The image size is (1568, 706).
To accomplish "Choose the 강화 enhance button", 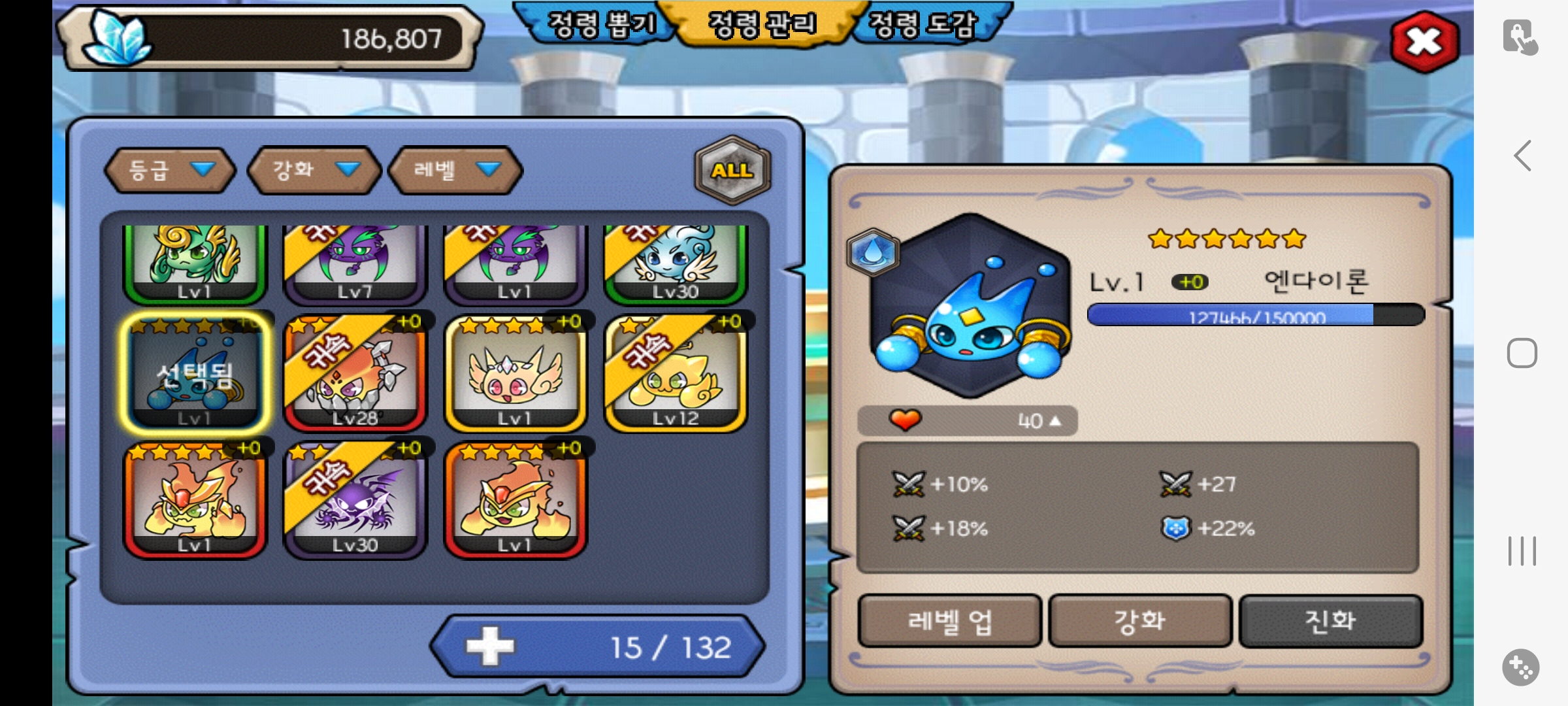I will point(1139,620).
